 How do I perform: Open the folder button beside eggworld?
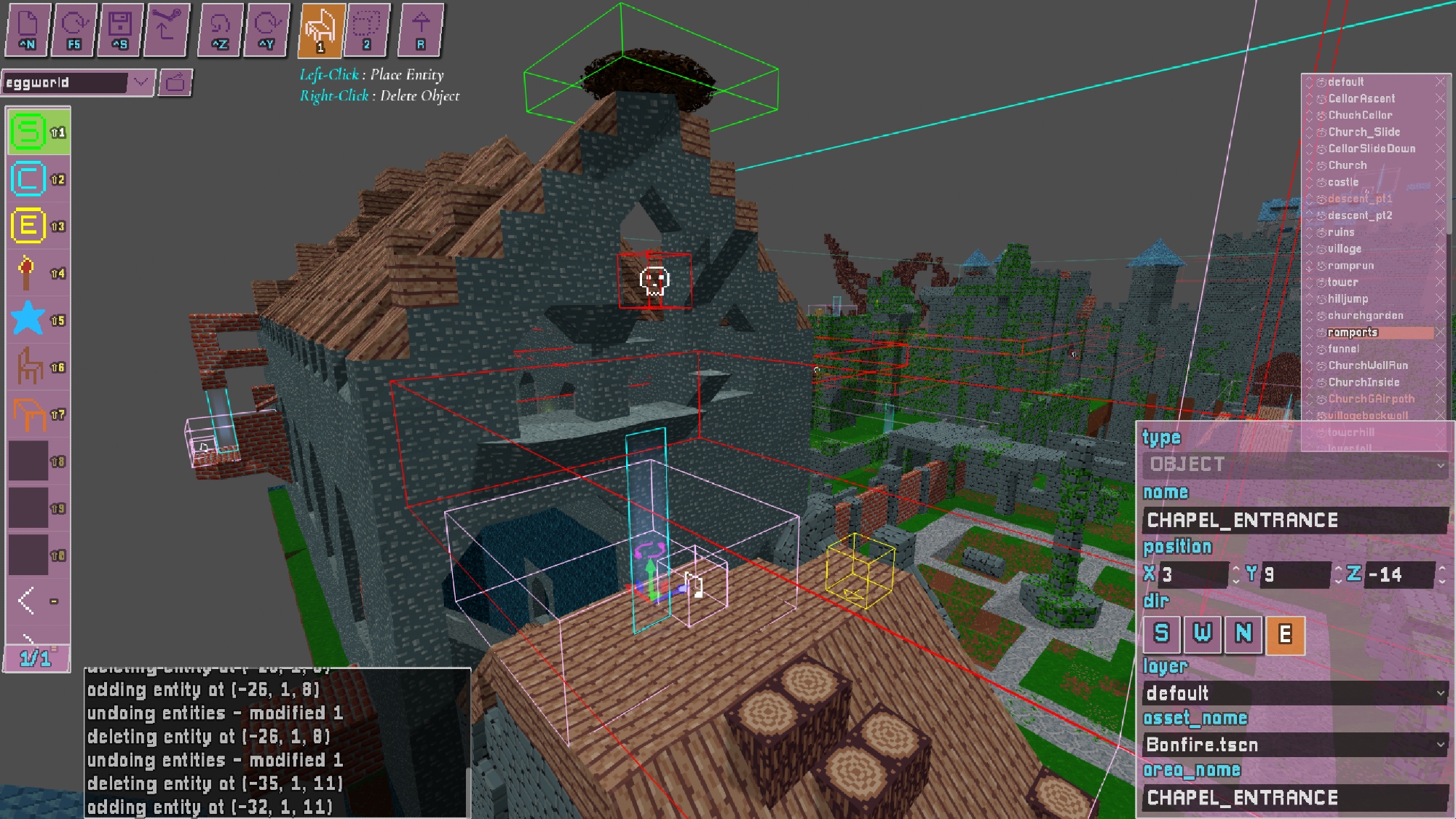coord(175,83)
